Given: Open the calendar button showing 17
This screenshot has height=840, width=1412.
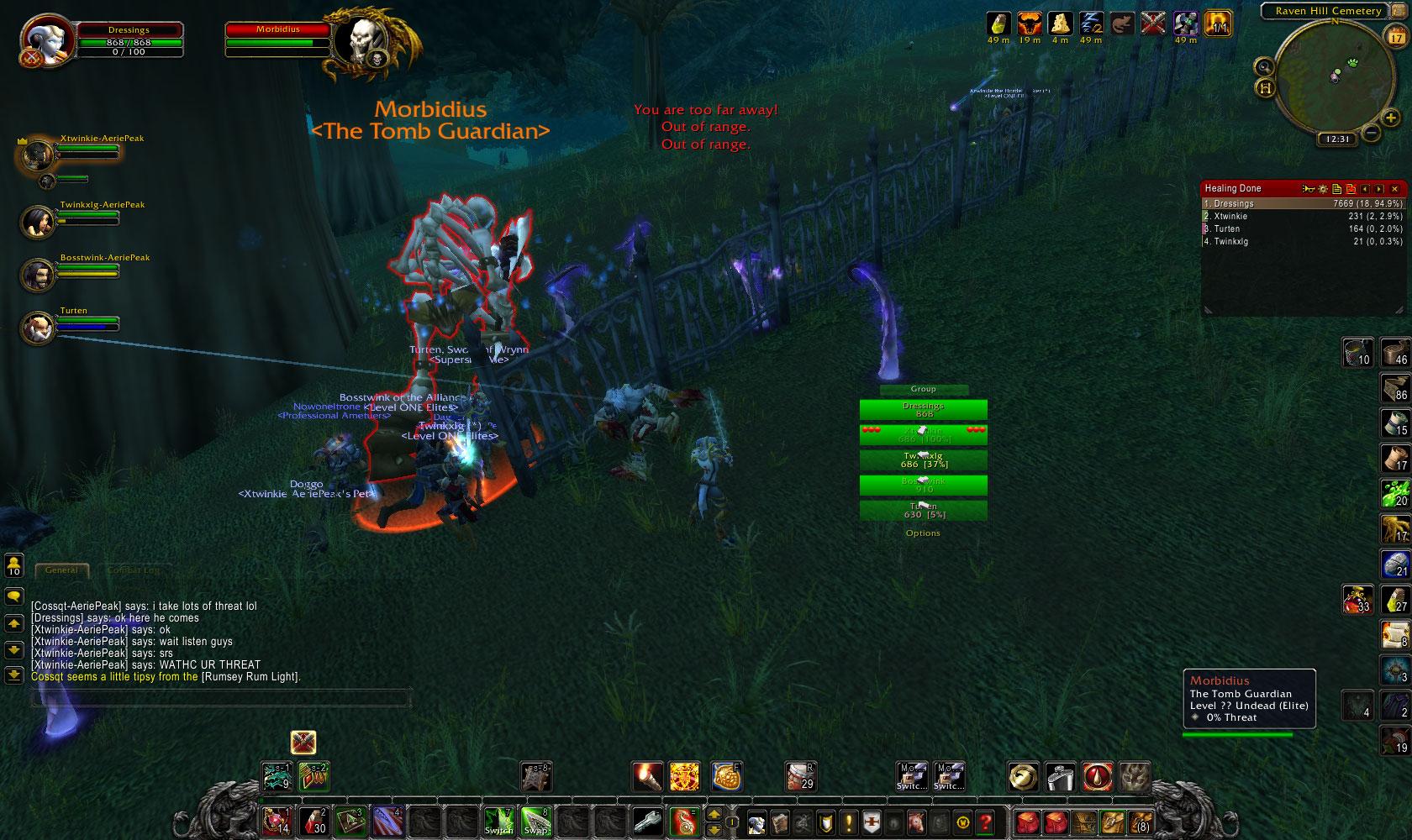Looking at the screenshot, I should [1394, 37].
